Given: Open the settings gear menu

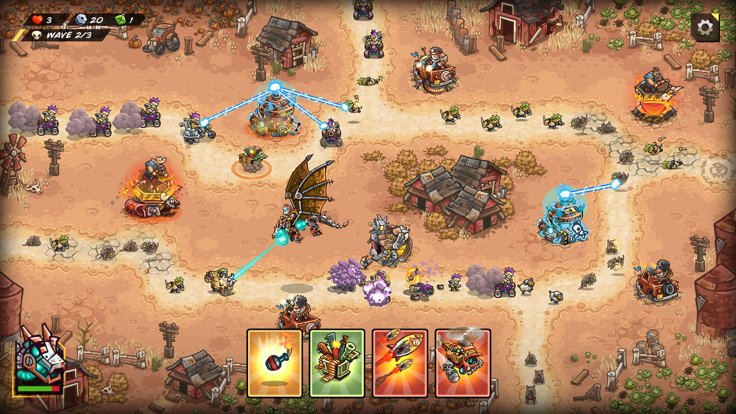Looking at the screenshot, I should click(x=705, y=27).
